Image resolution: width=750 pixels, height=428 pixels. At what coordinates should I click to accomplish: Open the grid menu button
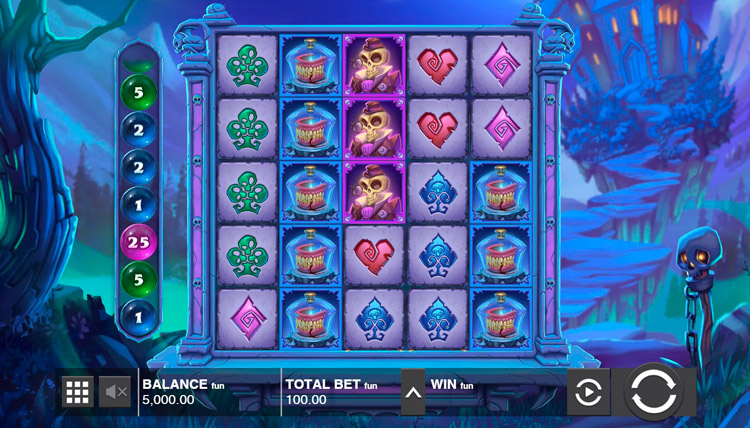click(78, 392)
